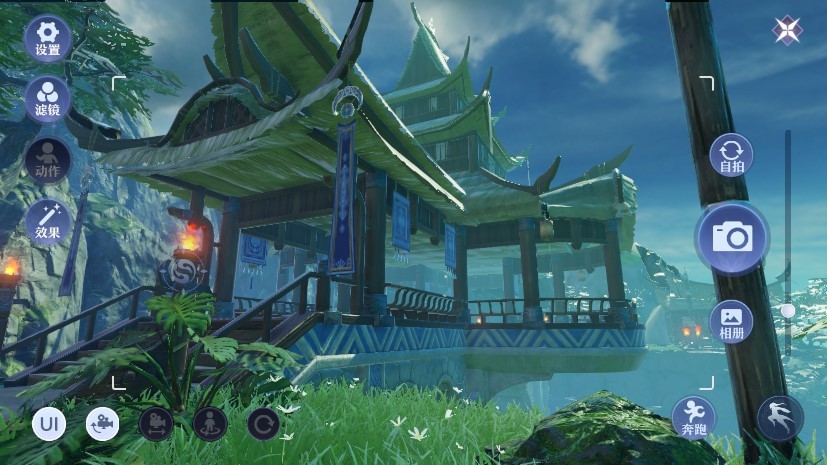
Task: Select the character rotate icon
Action: coord(210,424)
